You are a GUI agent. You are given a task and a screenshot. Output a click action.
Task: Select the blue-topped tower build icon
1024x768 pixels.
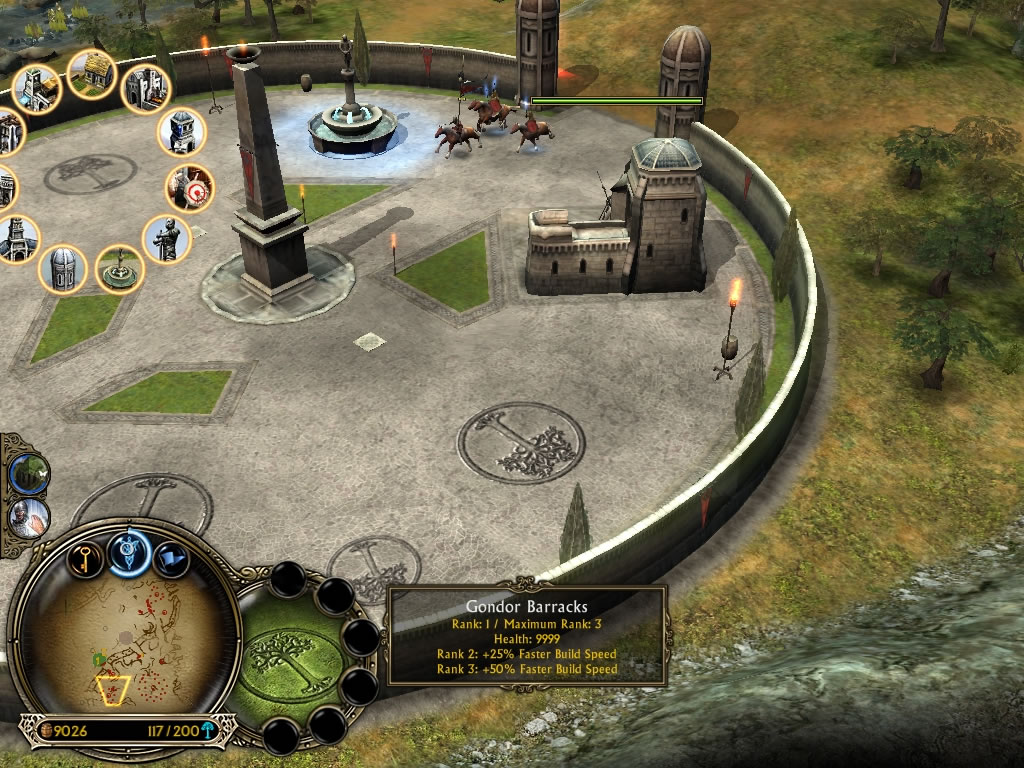[182, 131]
